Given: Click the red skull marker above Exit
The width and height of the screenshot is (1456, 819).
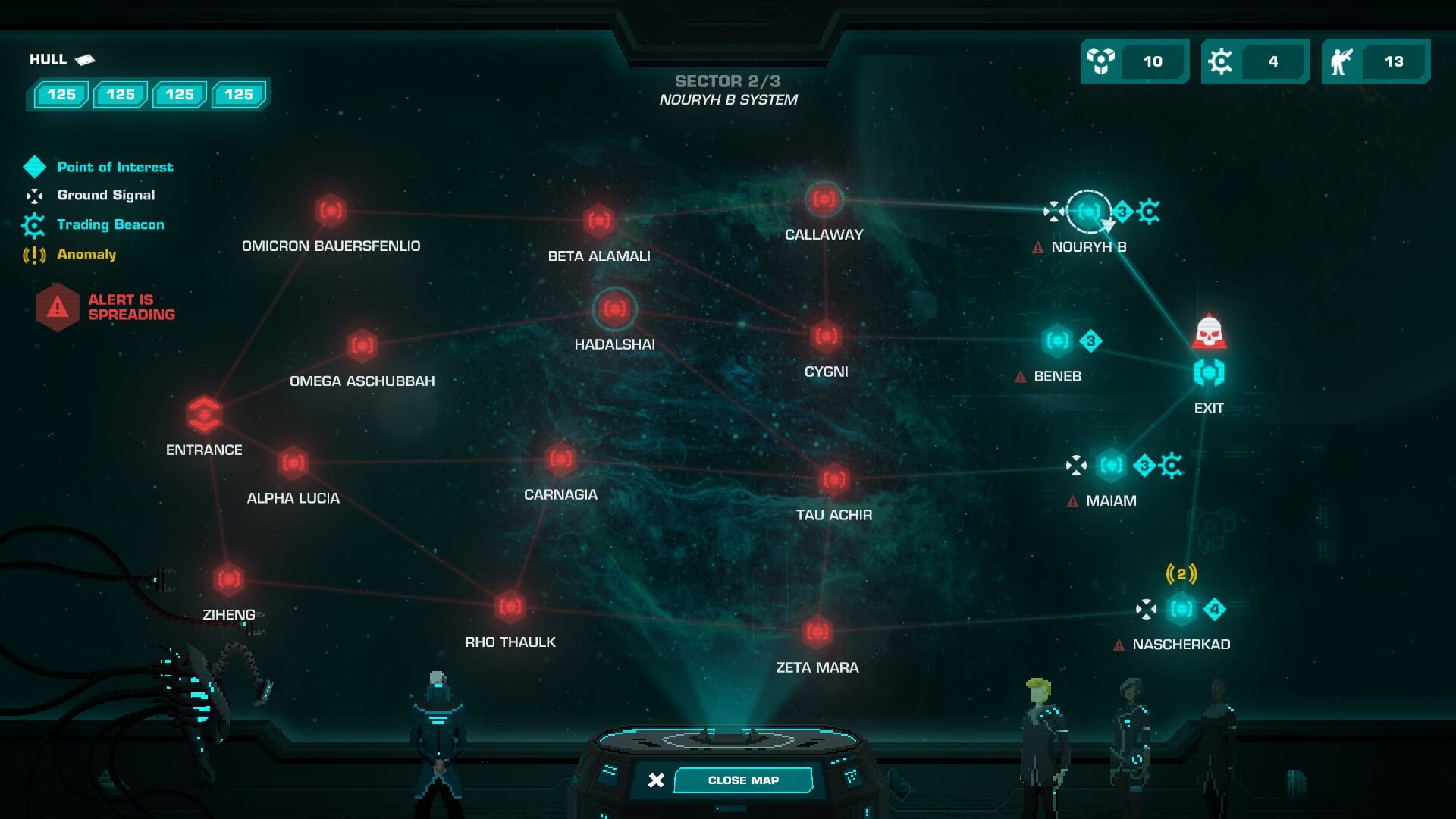Looking at the screenshot, I should (x=1209, y=331).
